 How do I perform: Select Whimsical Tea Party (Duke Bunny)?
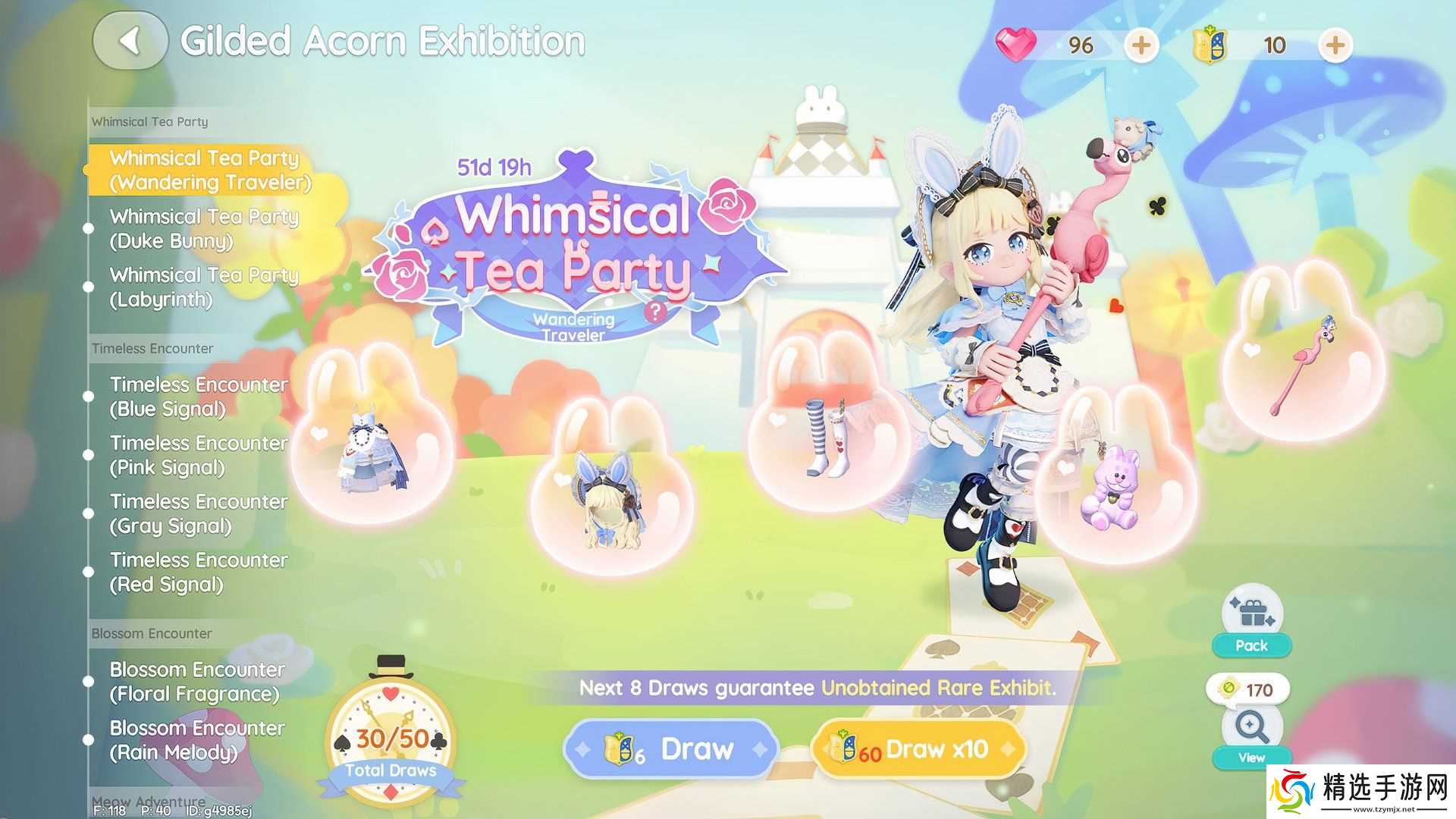point(203,228)
